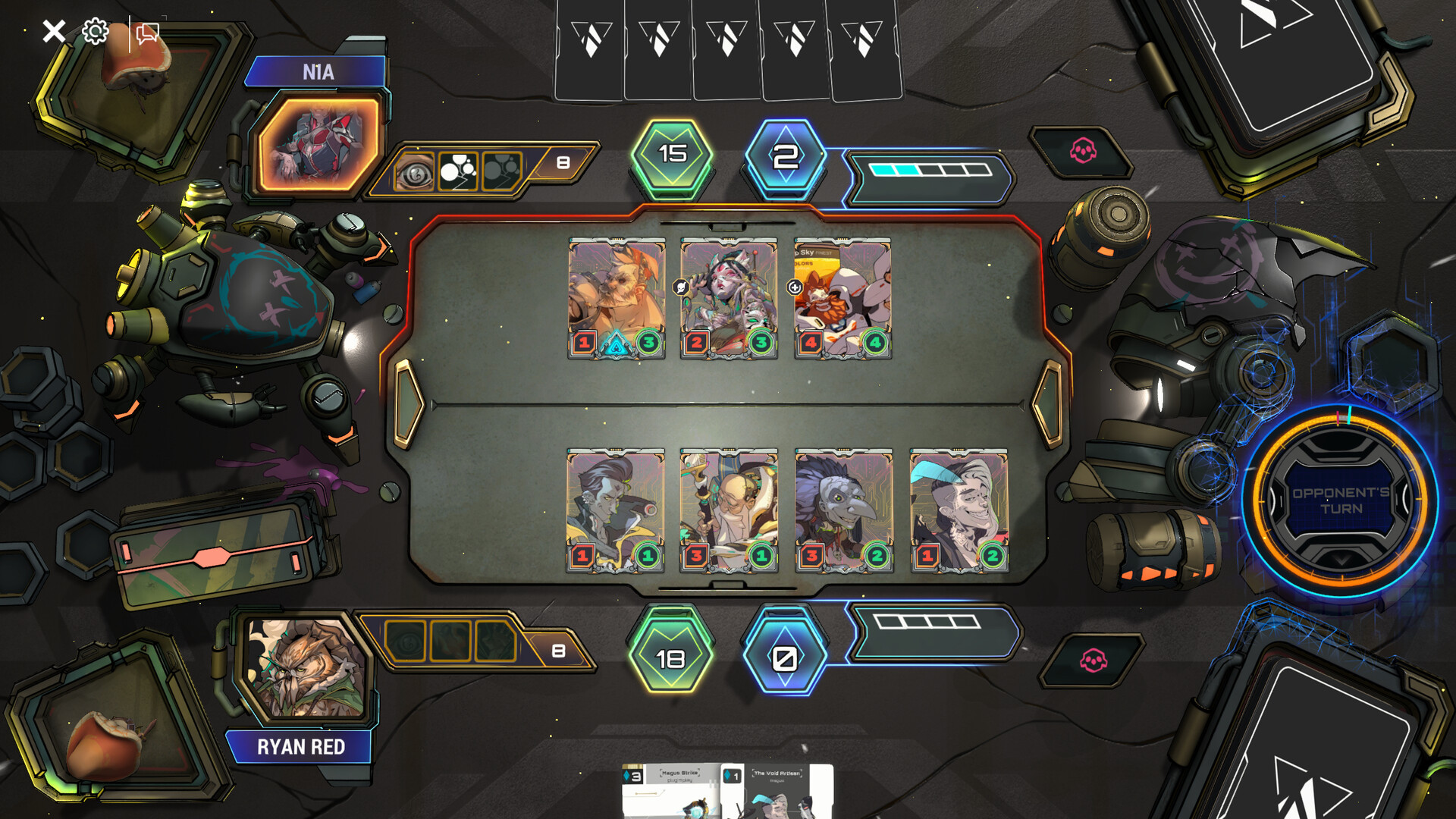Image resolution: width=1456 pixels, height=819 pixels.
Task: Select your white-bearded wizard 3/1 card
Action: [x=729, y=510]
